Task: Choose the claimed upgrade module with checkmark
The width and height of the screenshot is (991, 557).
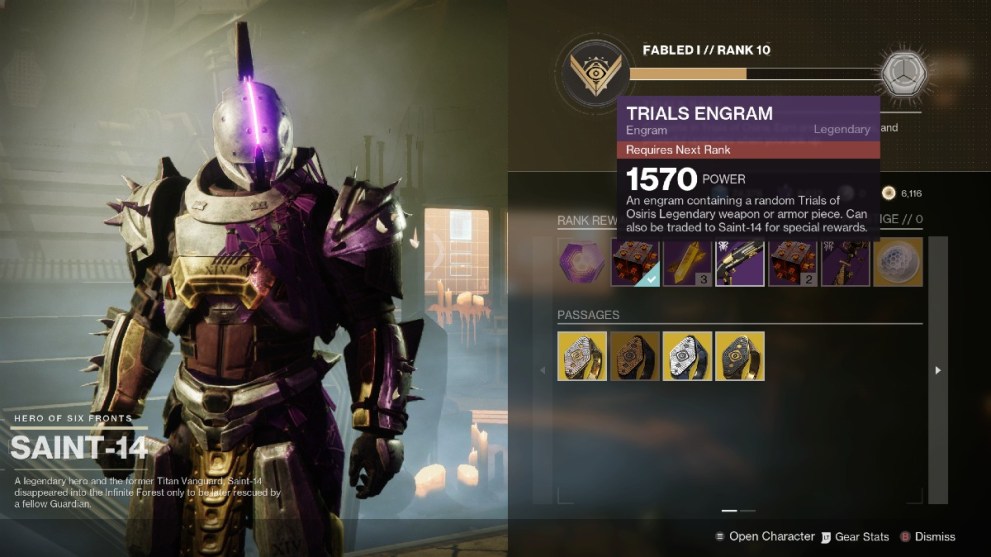Action: click(635, 262)
